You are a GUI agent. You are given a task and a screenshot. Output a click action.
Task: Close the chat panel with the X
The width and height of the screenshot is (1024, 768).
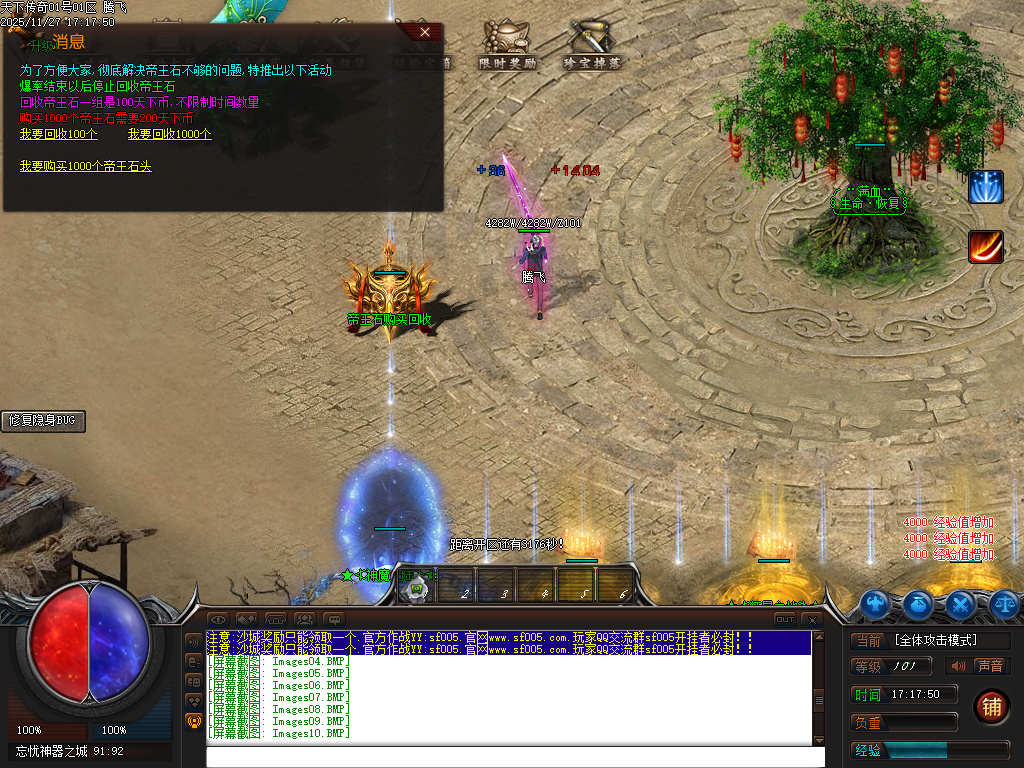(x=811, y=620)
